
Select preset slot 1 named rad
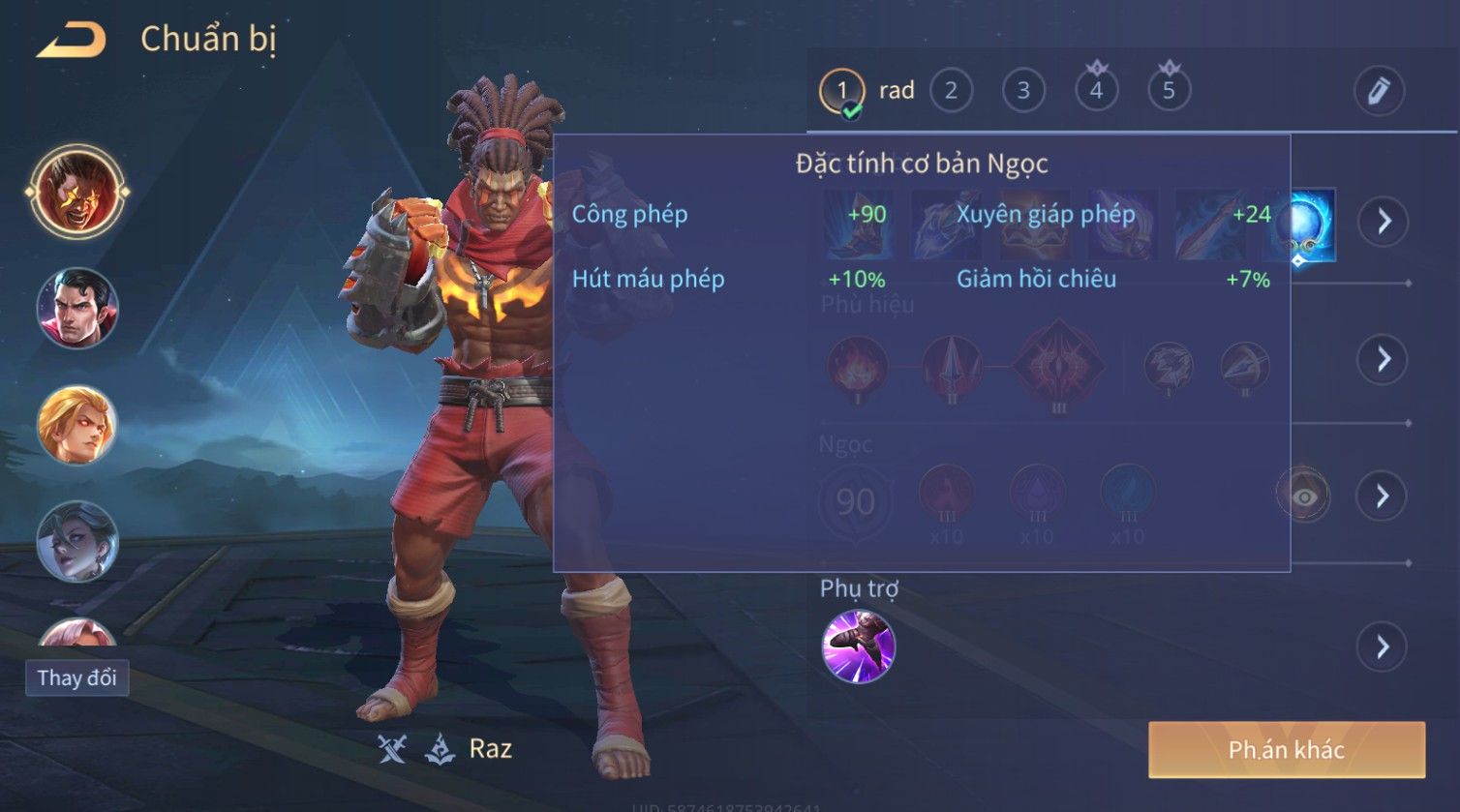coord(842,92)
